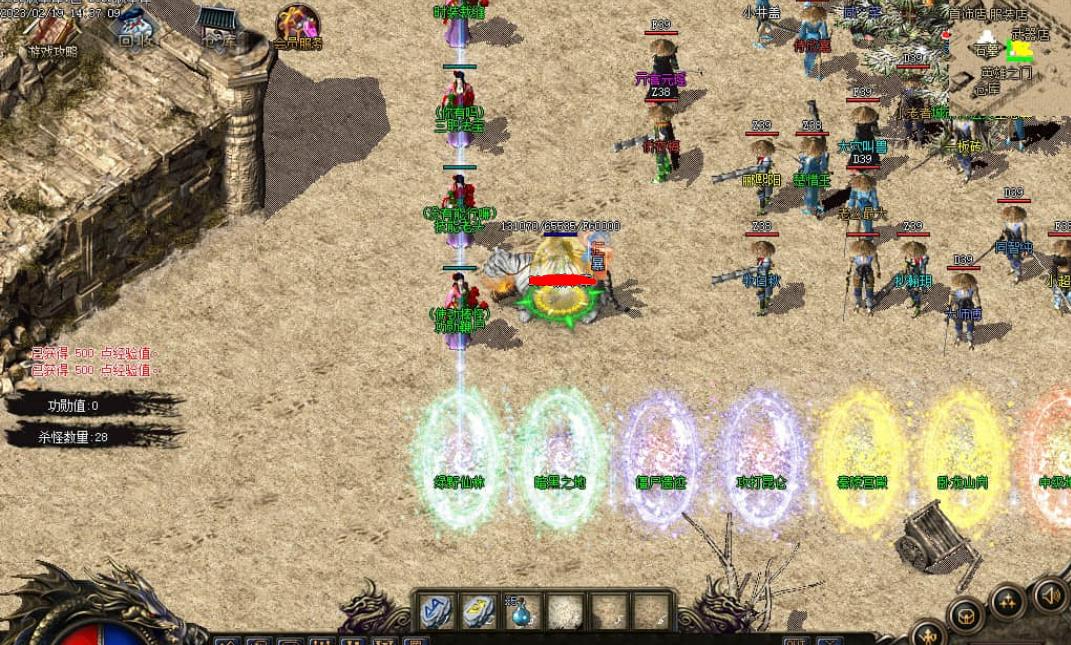Open the 游戏攻略 game guide icon
The height and width of the screenshot is (645, 1071).
click(x=53, y=35)
